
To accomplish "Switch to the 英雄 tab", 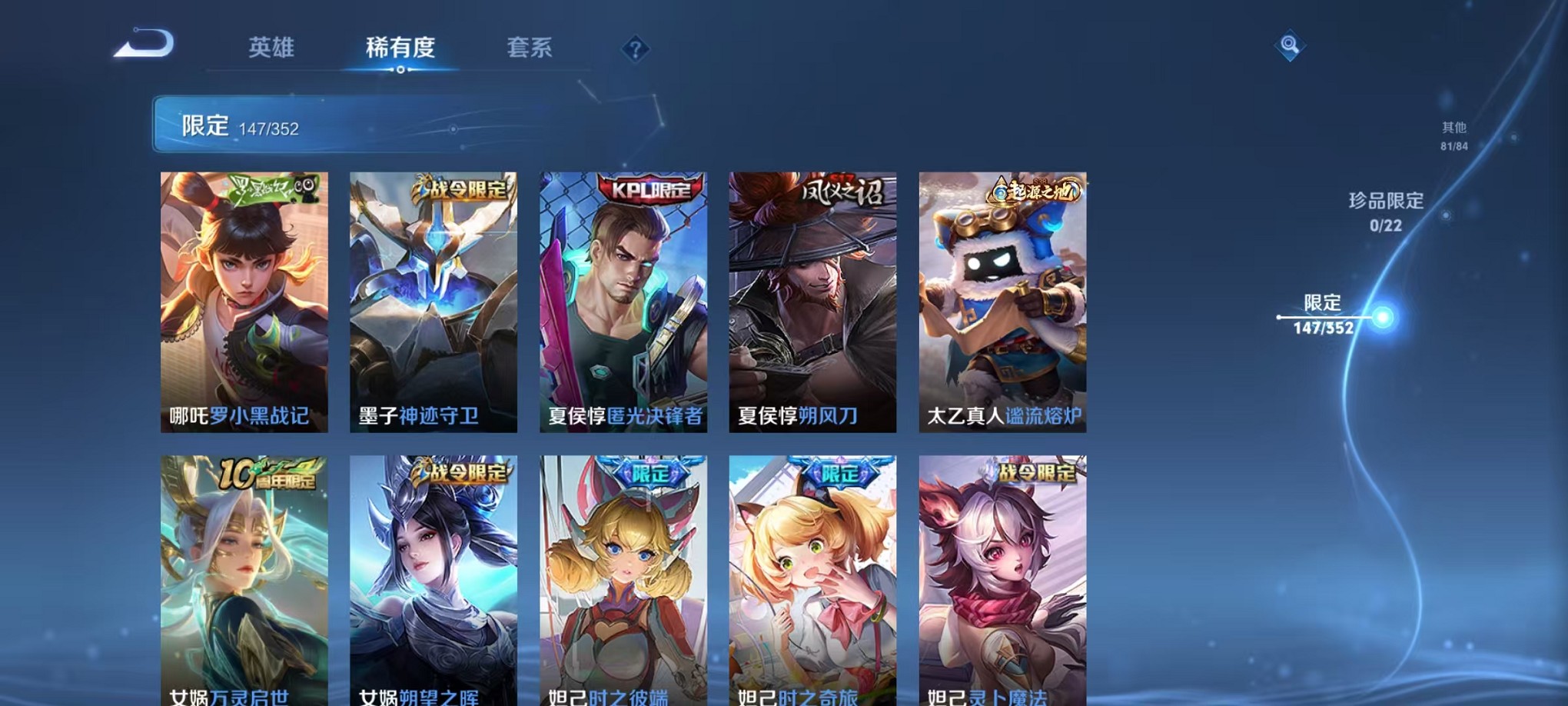I will coord(272,48).
